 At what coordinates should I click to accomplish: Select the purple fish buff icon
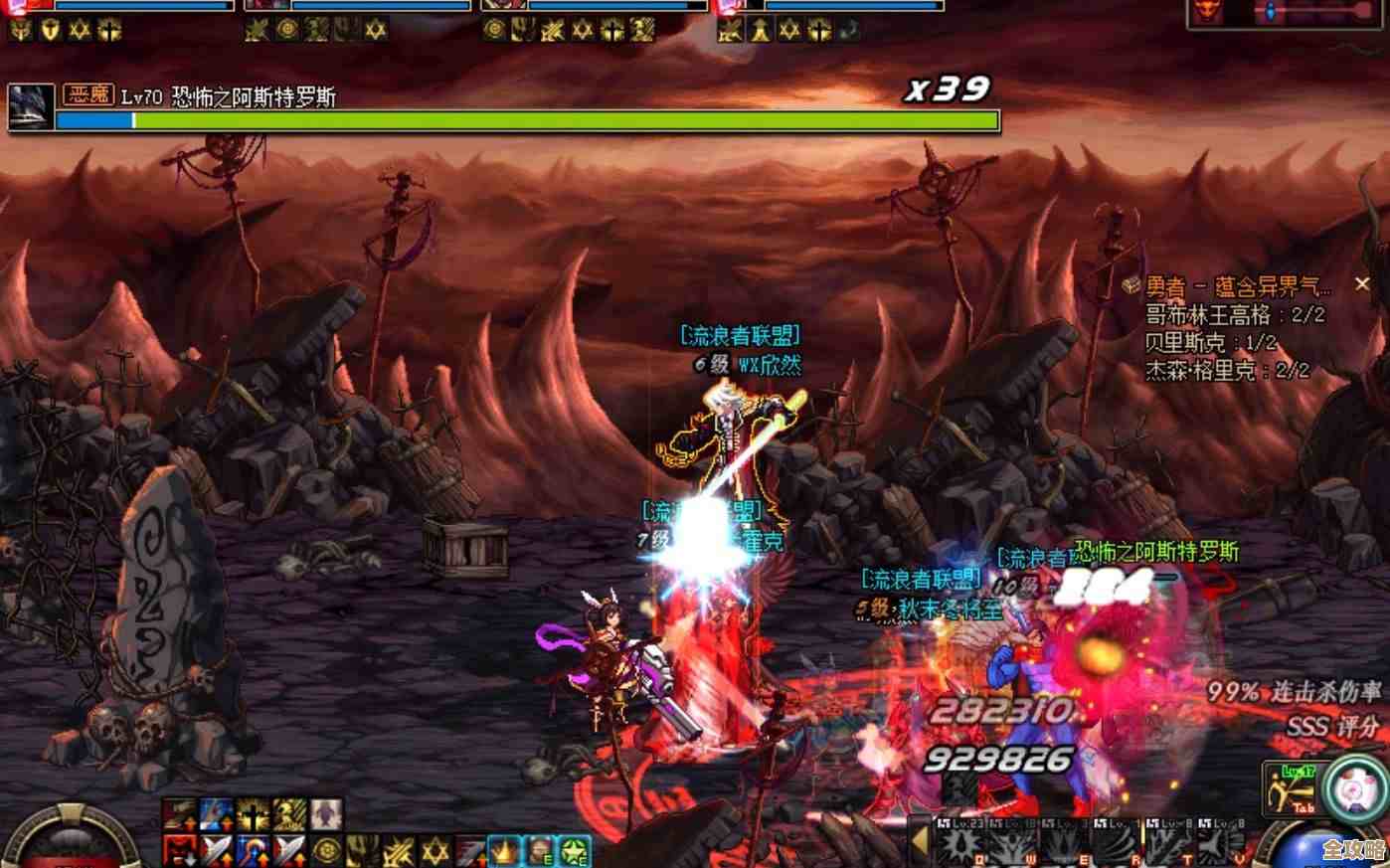pyautogui.click(x=324, y=816)
